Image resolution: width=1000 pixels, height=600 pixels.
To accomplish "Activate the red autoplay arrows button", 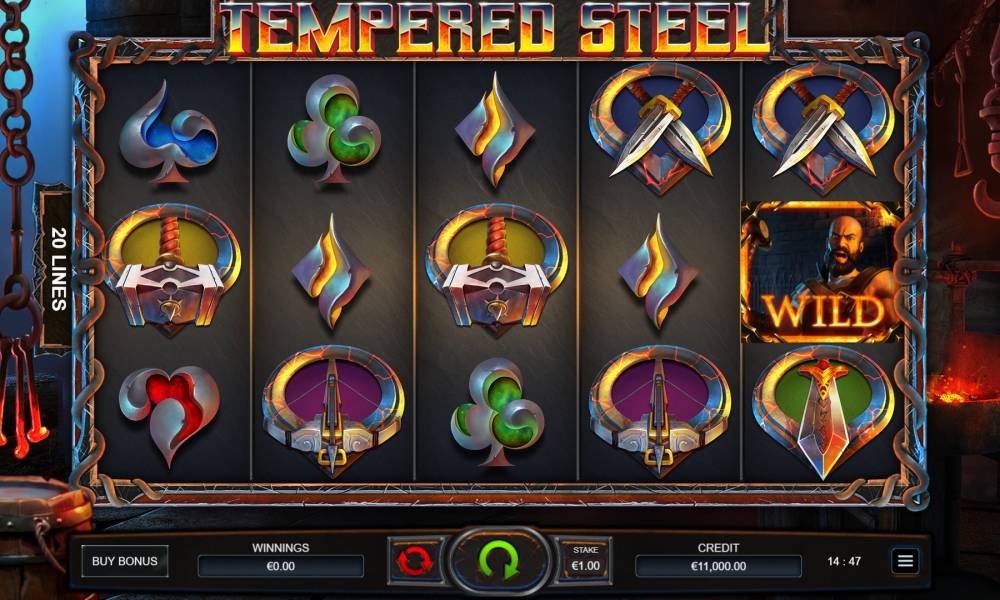I will pos(414,561).
